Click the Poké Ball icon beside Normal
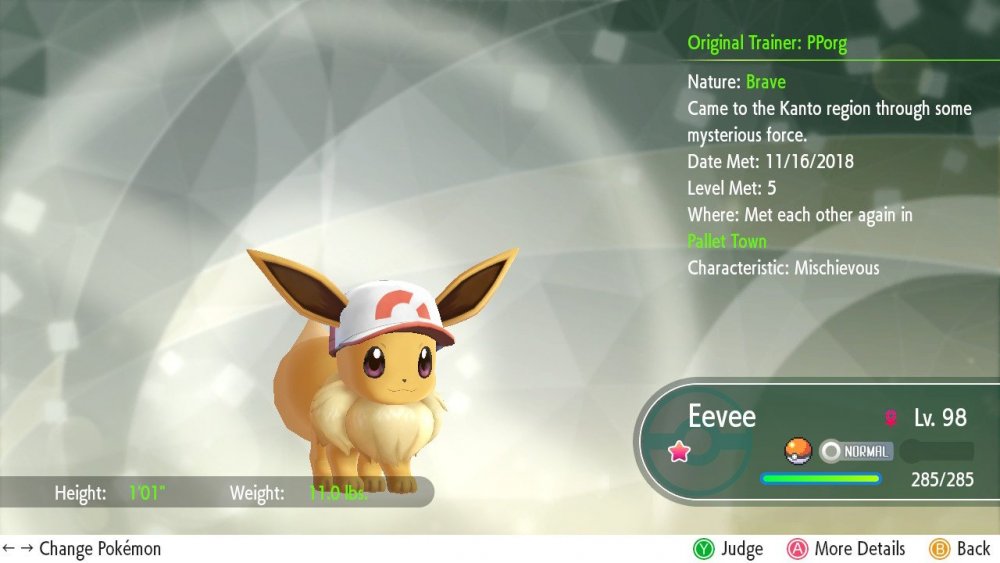The height and width of the screenshot is (563, 1000). pyautogui.click(x=797, y=451)
